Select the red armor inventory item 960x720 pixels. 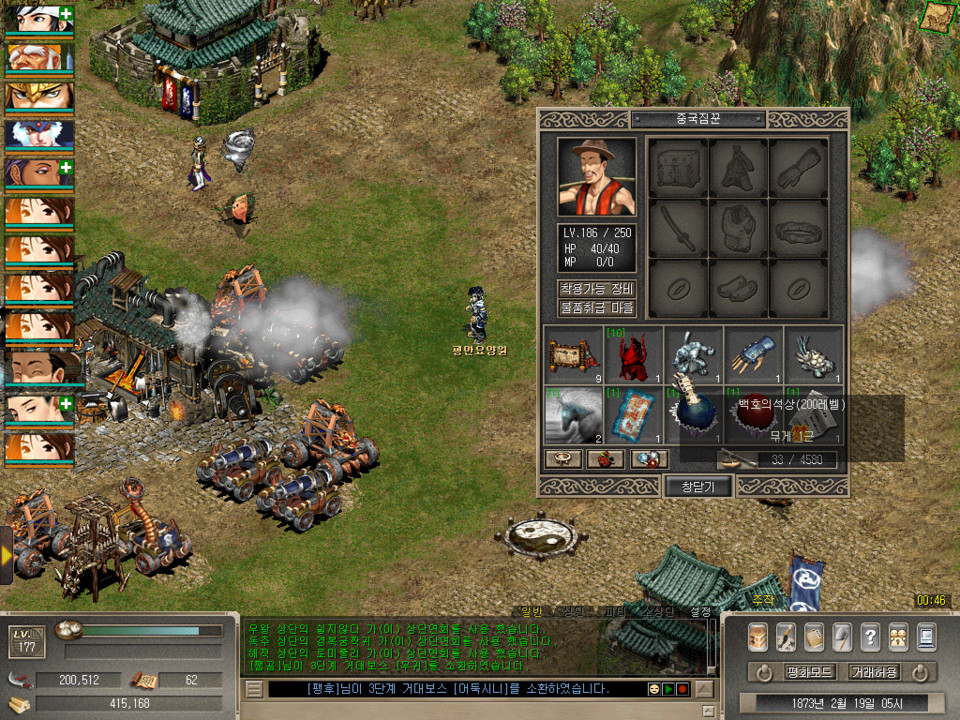tap(633, 355)
